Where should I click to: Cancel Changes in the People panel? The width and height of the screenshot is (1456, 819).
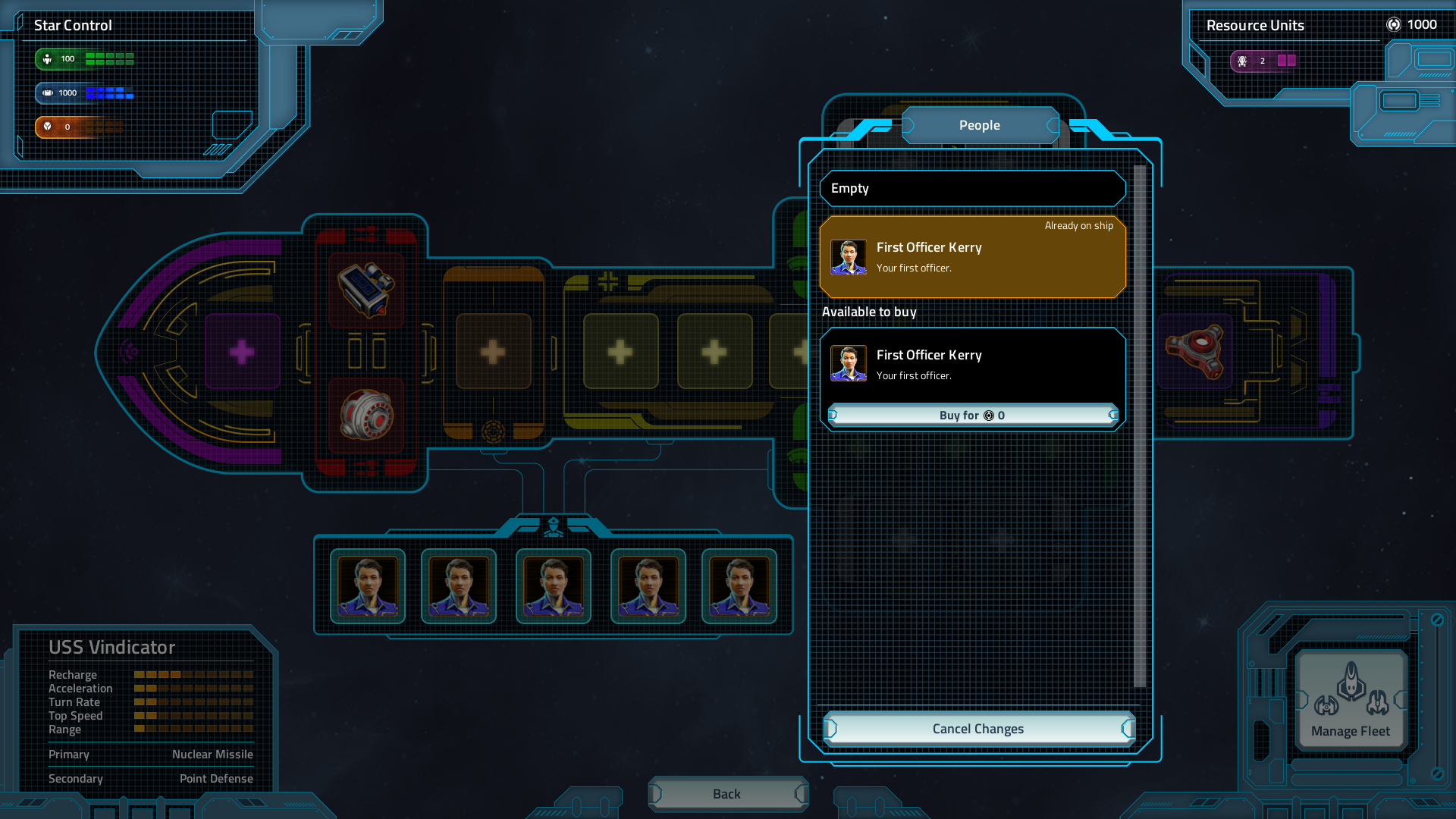point(978,729)
